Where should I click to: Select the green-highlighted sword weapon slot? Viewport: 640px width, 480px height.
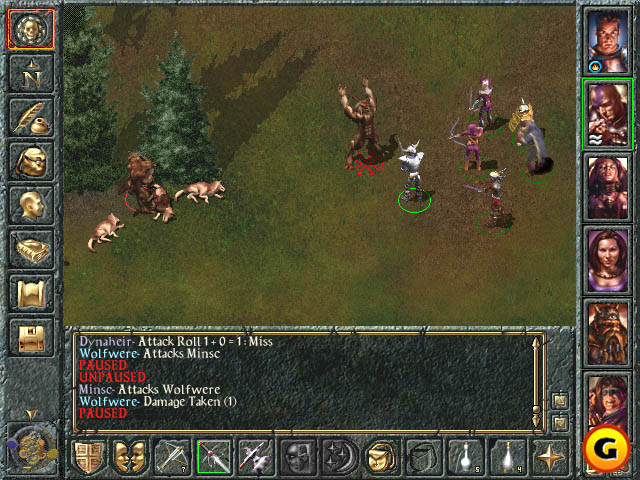(214, 457)
